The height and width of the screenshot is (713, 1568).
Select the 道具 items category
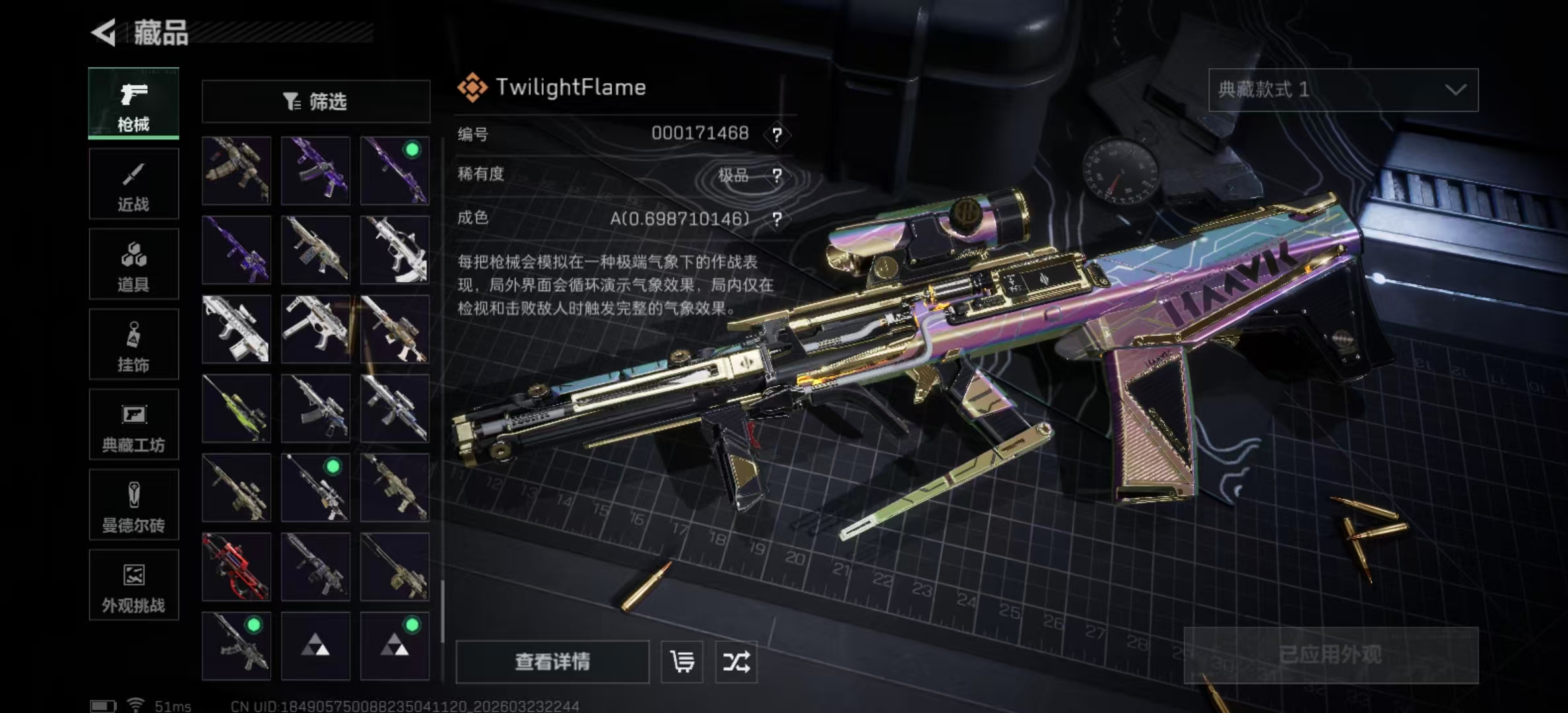click(133, 265)
